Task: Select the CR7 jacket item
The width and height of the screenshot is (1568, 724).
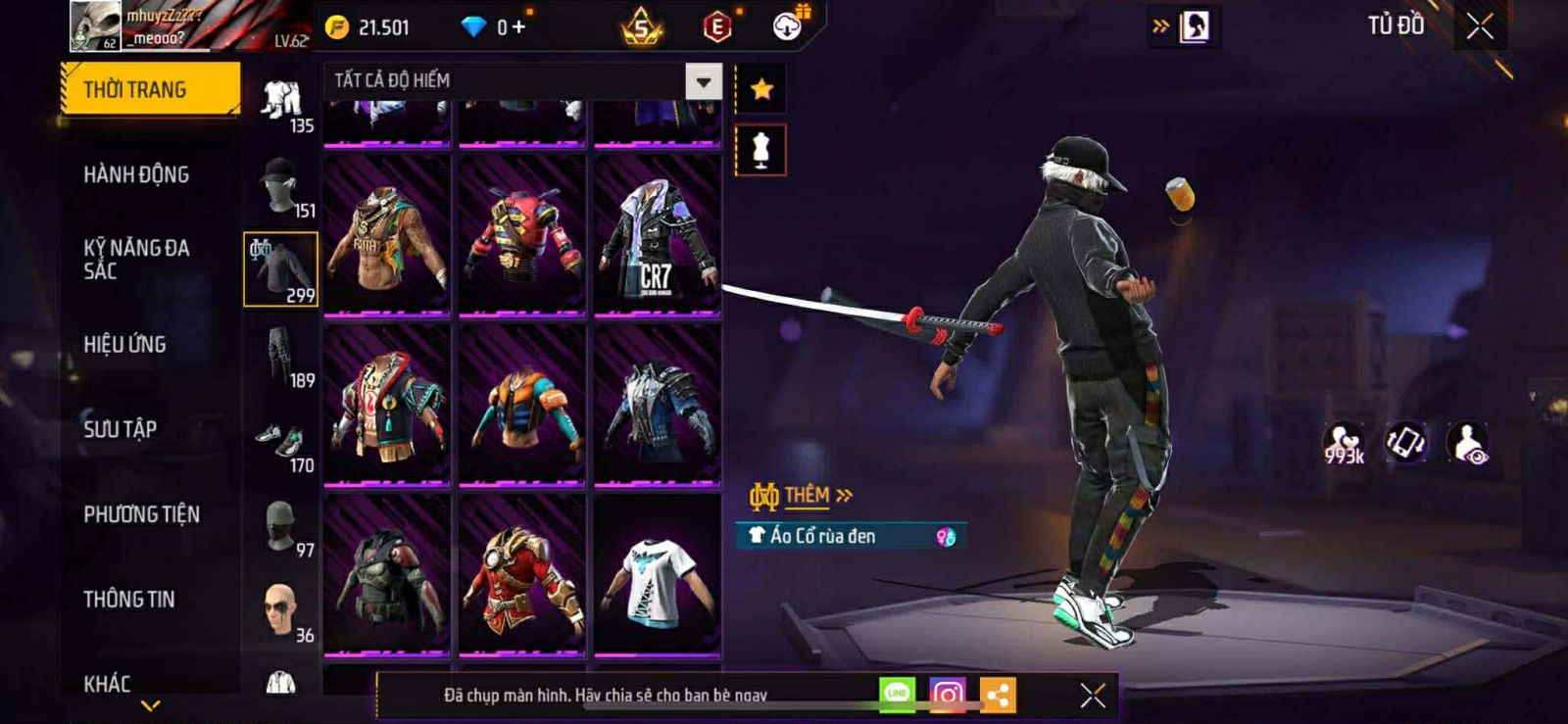Action: 657,236
